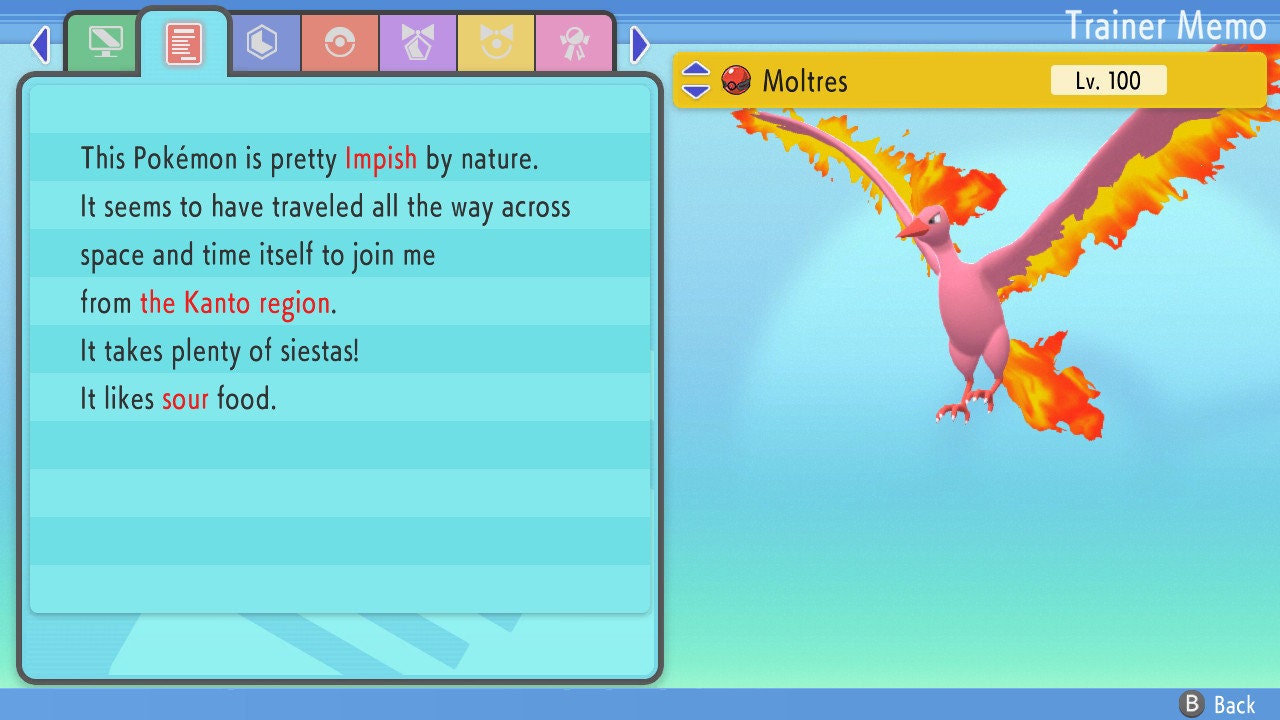Open the blue hexagon stats tab
Viewport: 1280px width, 720px height.
(x=262, y=43)
